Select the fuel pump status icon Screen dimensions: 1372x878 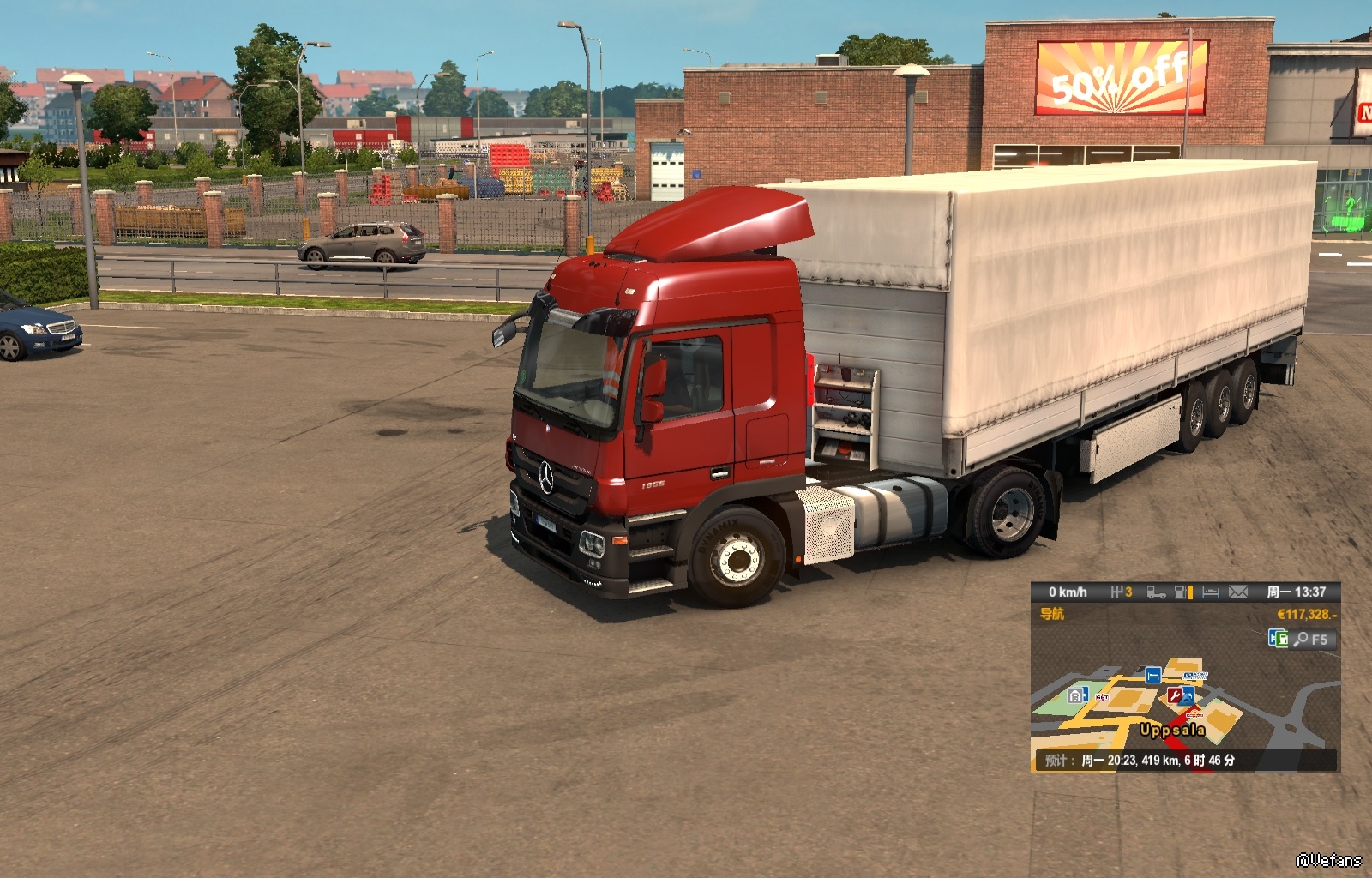tap(1182, 592)
